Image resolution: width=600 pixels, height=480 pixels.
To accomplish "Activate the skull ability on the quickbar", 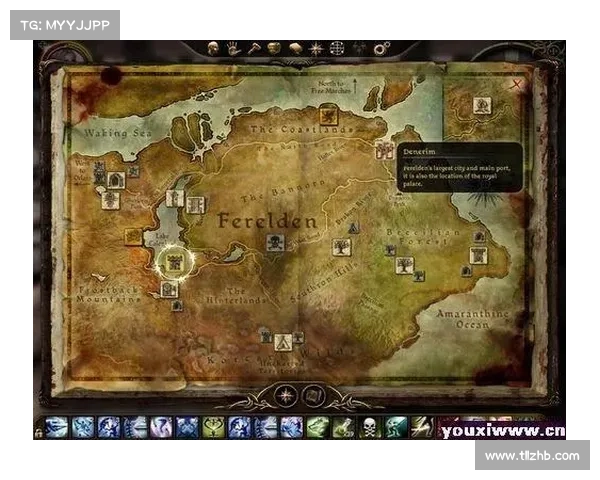I will coord(370,427).
